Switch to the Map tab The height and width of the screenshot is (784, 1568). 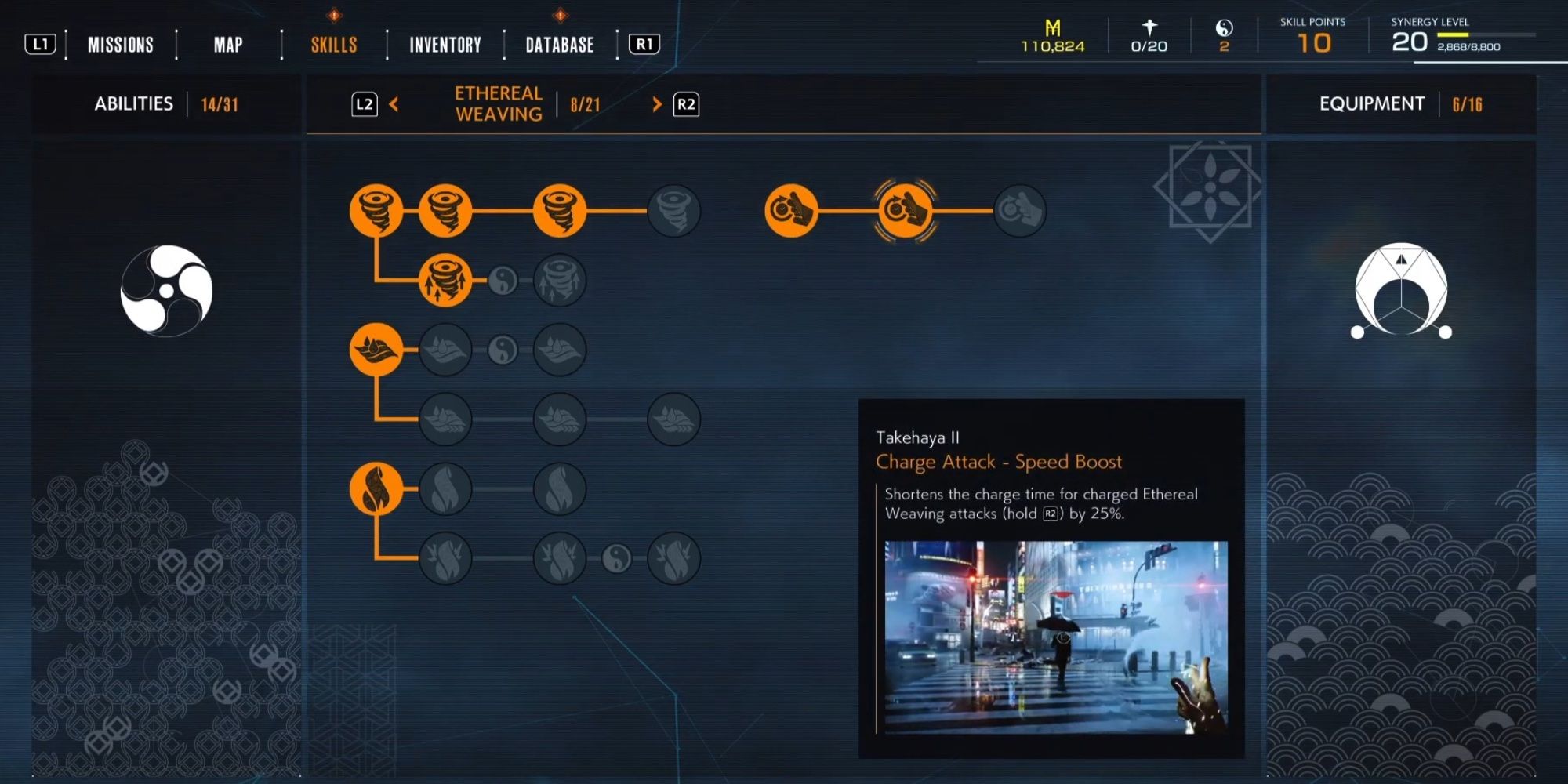[228, 45]
